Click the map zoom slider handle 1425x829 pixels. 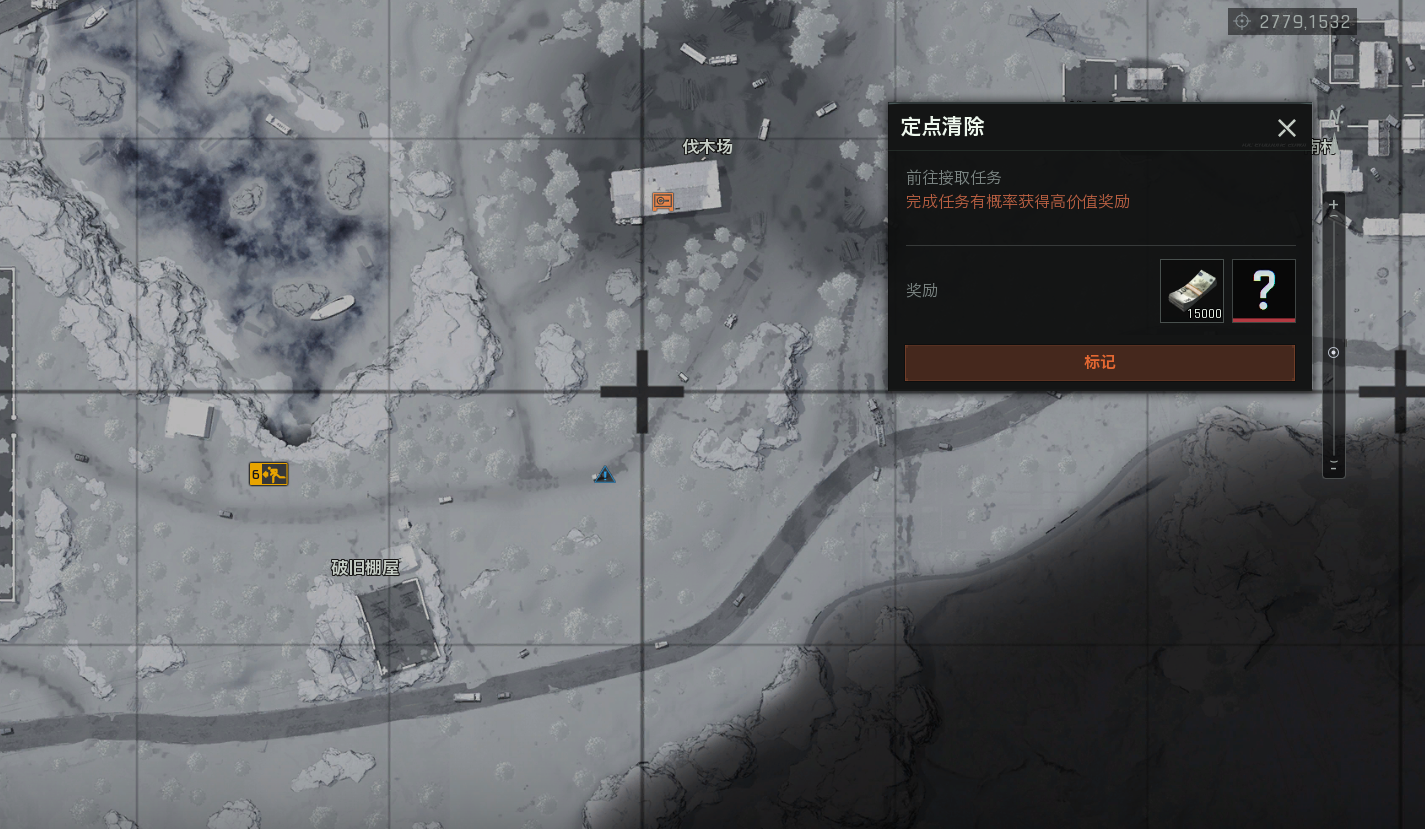pyautogui.click(x=1333, y=353)
